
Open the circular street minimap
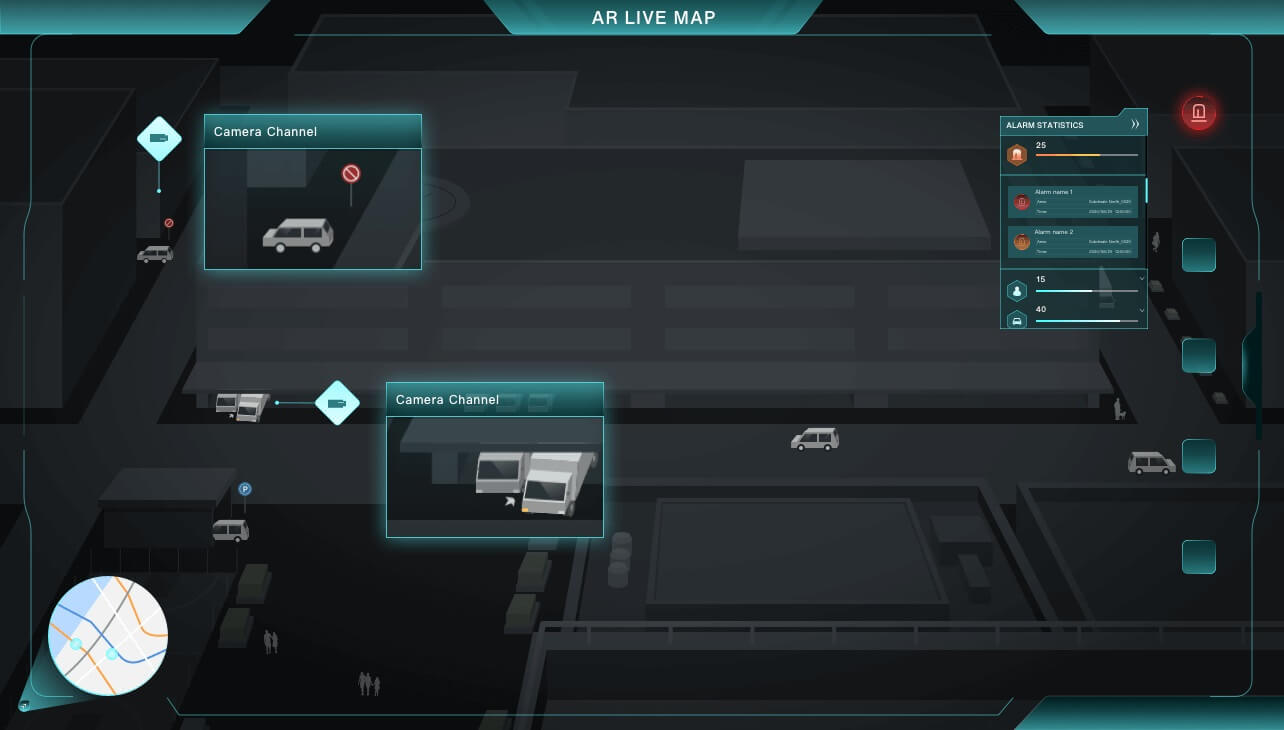(108, 636)
